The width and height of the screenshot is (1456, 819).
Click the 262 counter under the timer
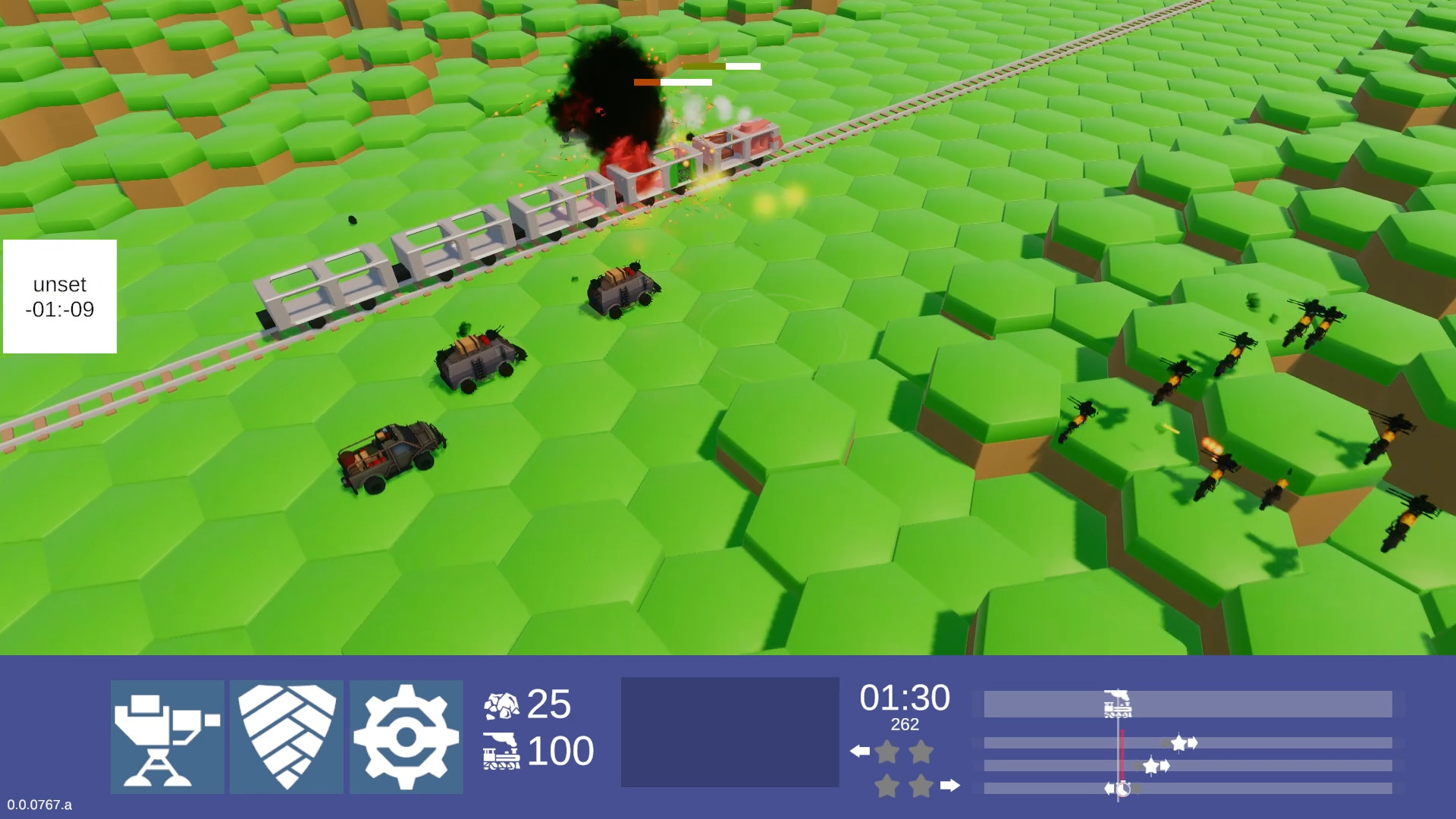point(905,725)
